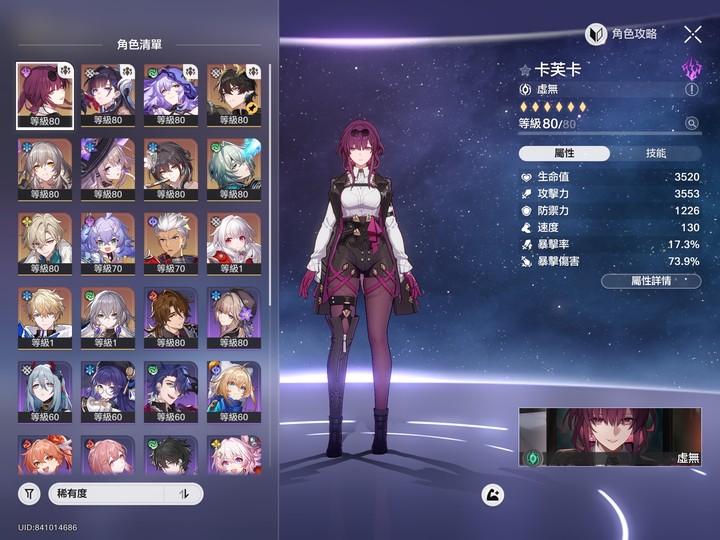
Task: Pick the Aventurine character portrait
Action: (44, 245)
